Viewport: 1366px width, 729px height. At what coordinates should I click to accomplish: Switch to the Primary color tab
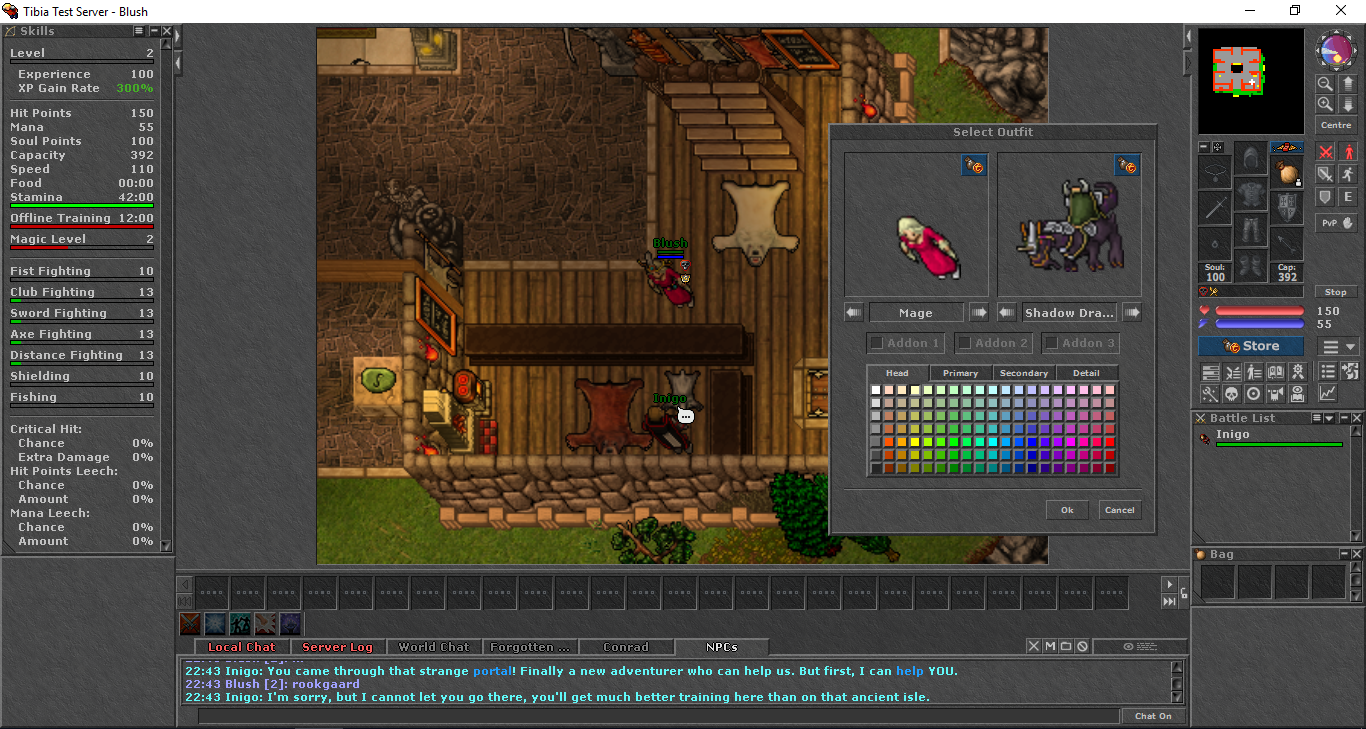960,373
